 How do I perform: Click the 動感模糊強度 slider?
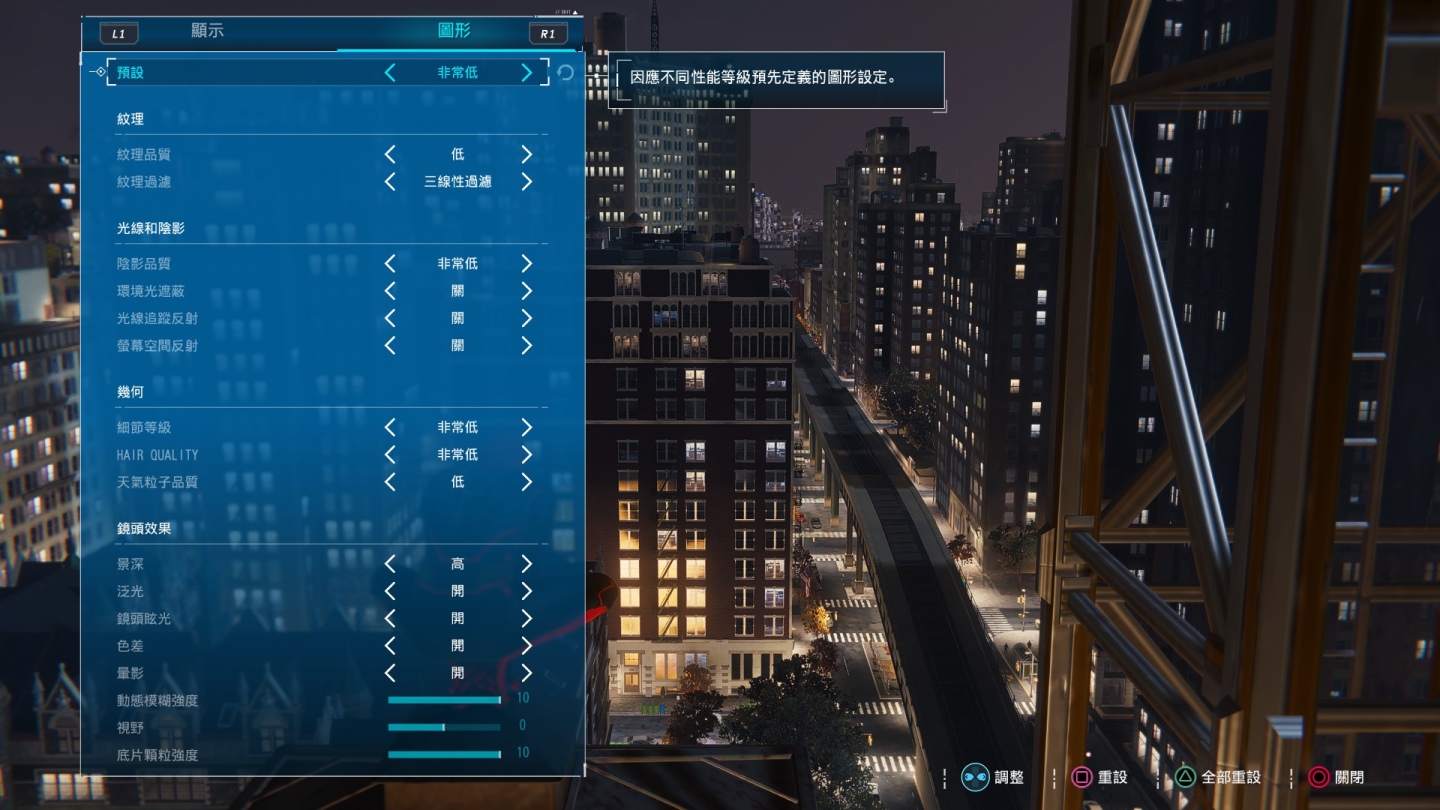(x=445, y=700)
